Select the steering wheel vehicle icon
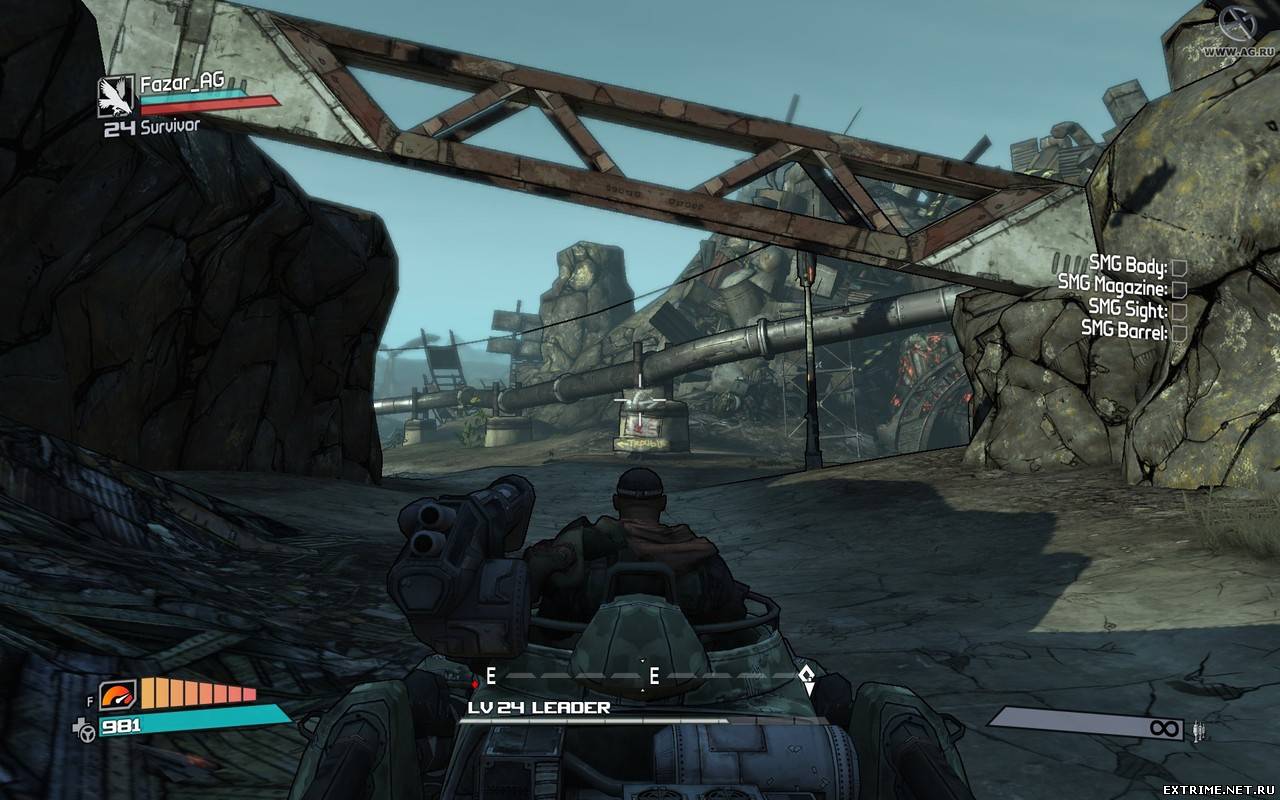This screenshot has height=800, width=1280. [x=87, y=733]
